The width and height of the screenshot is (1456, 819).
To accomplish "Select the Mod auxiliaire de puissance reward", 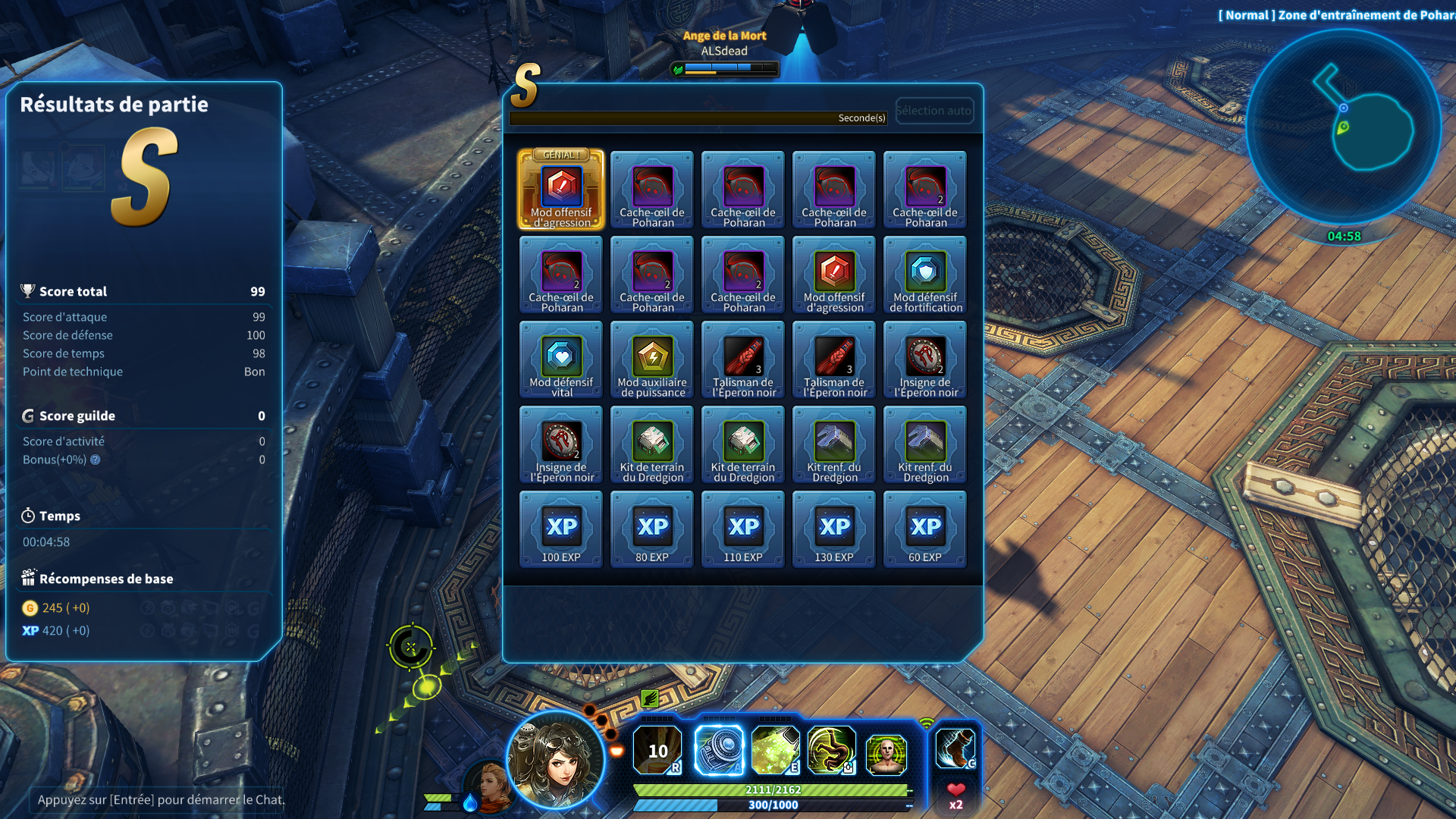I will 652,359.
